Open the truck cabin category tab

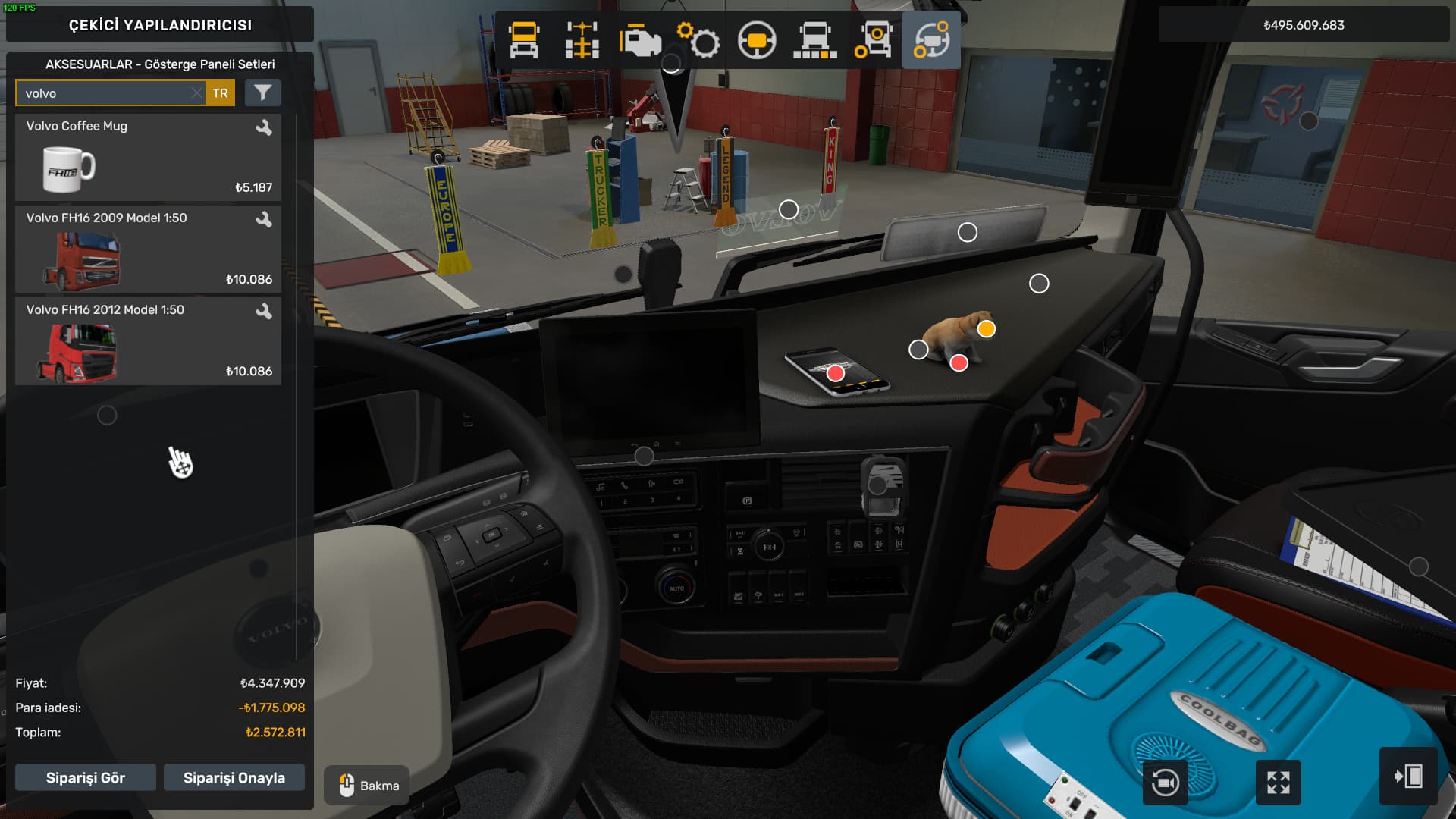[x=524, y=40]
